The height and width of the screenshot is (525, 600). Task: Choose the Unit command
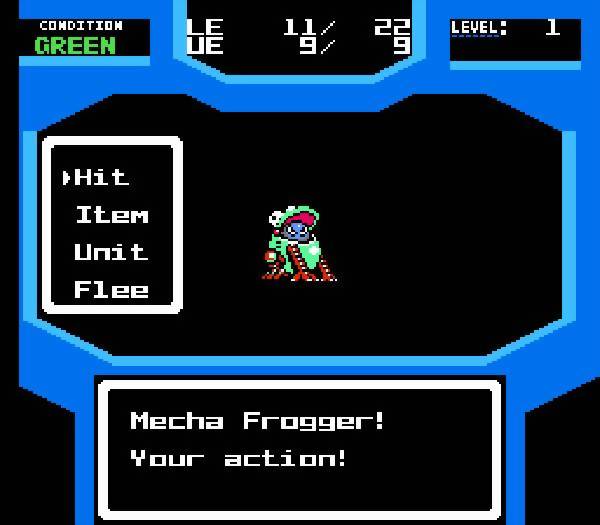[111, 252]
